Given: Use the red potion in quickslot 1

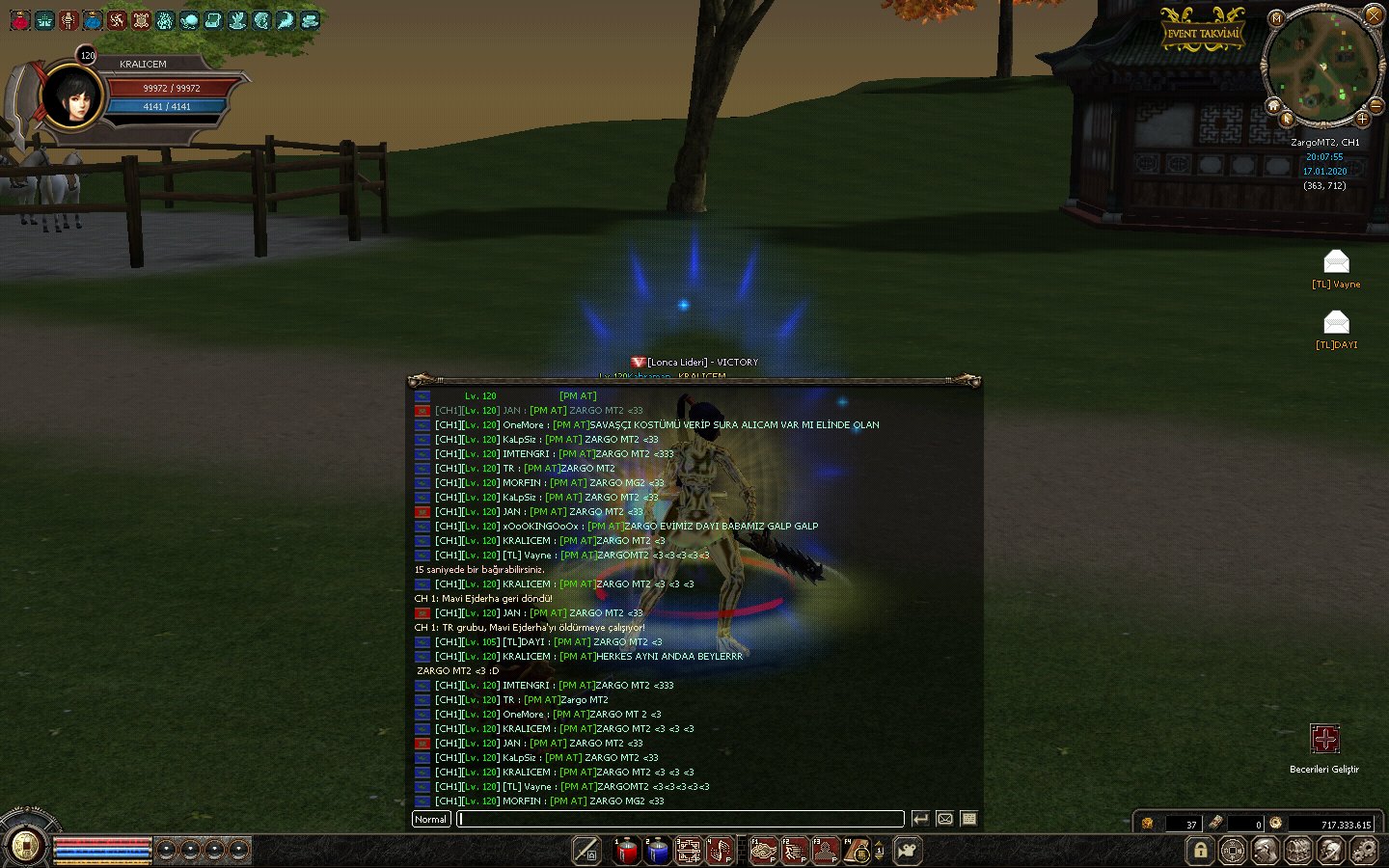Looking at the screenshot, I should click(627, 851).
